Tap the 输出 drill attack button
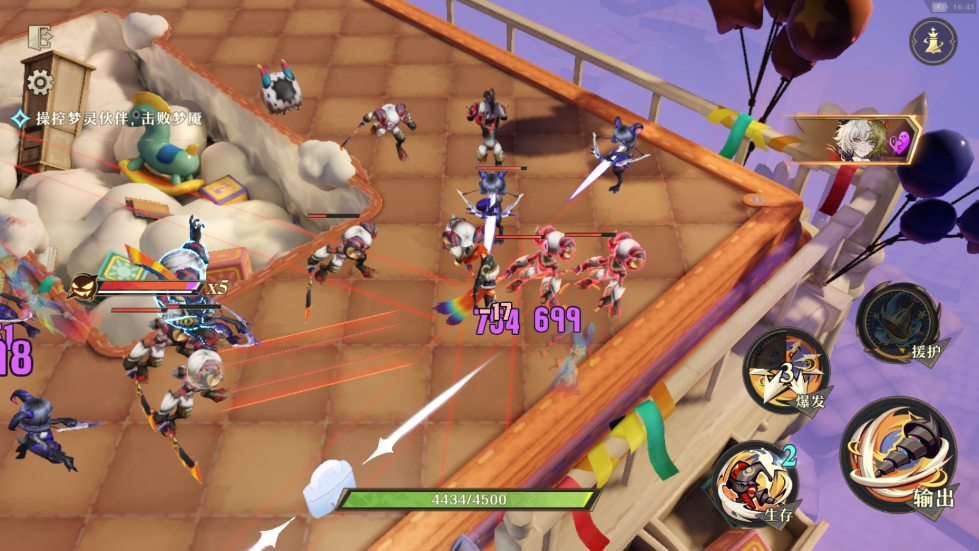The width and height of the screenshot is (979, 551). [900, 457]
